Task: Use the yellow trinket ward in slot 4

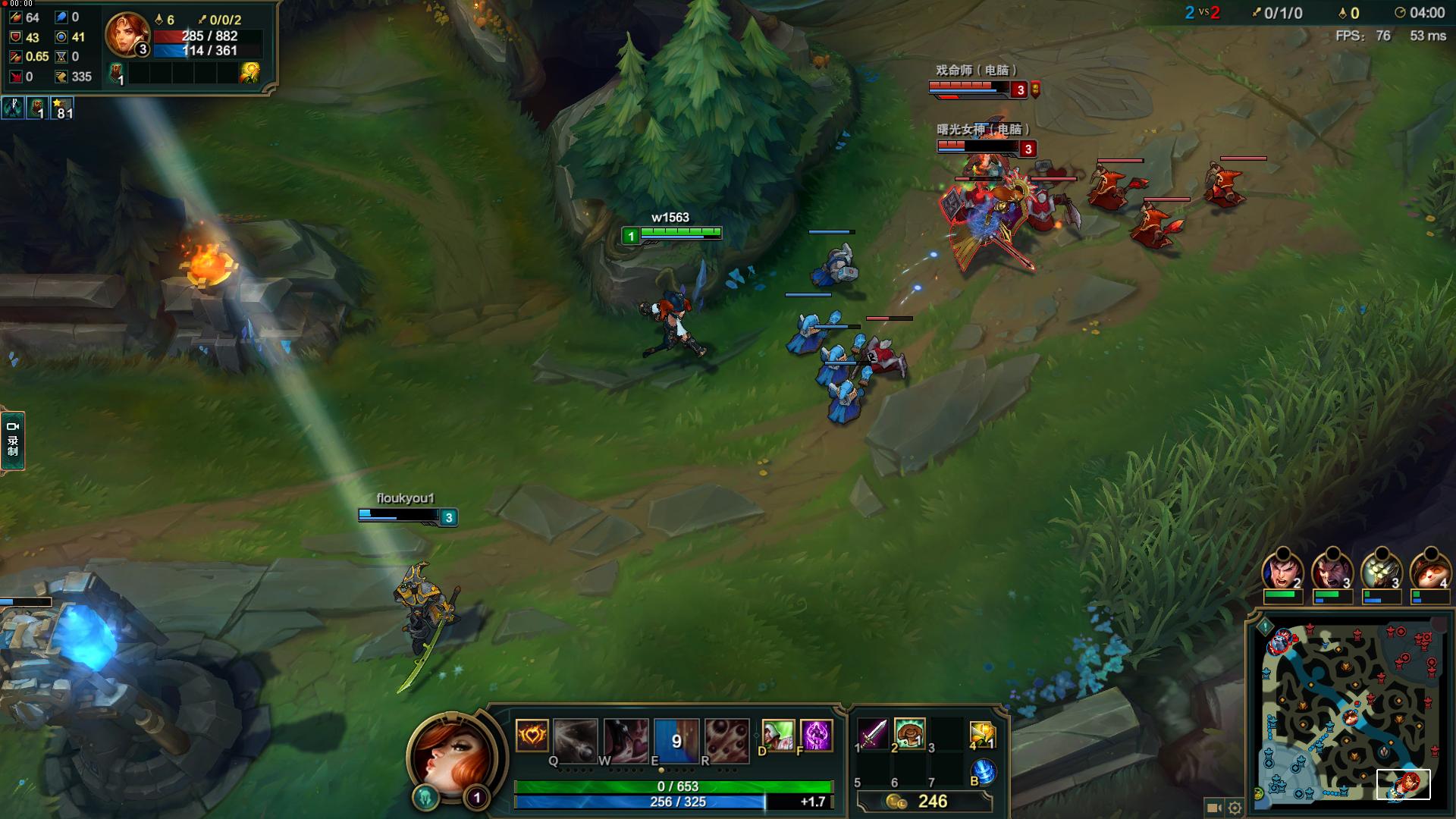Action: pyautogui.click(x=982, y=734)
